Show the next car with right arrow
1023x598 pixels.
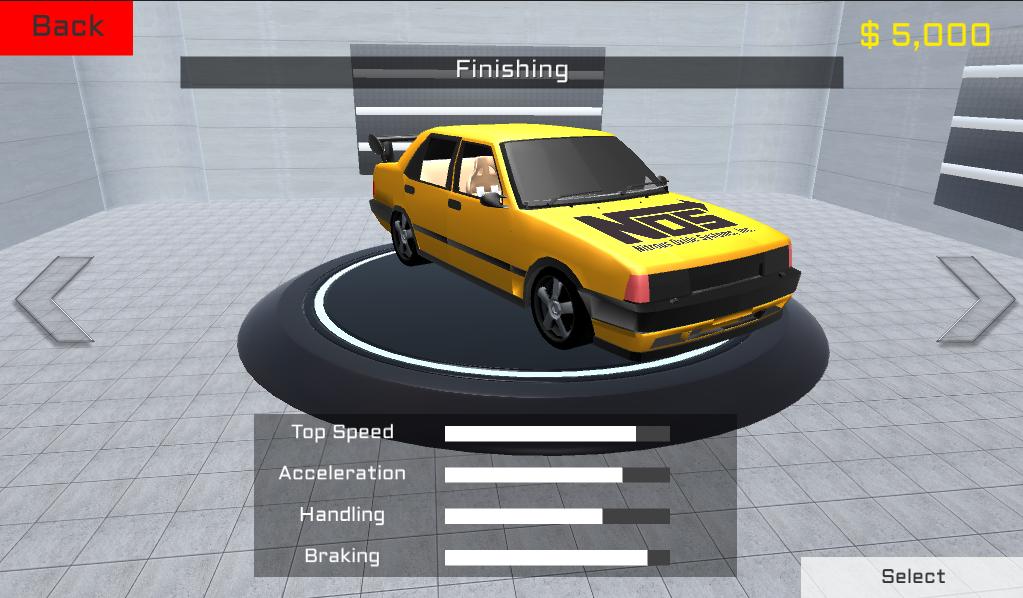975,299
